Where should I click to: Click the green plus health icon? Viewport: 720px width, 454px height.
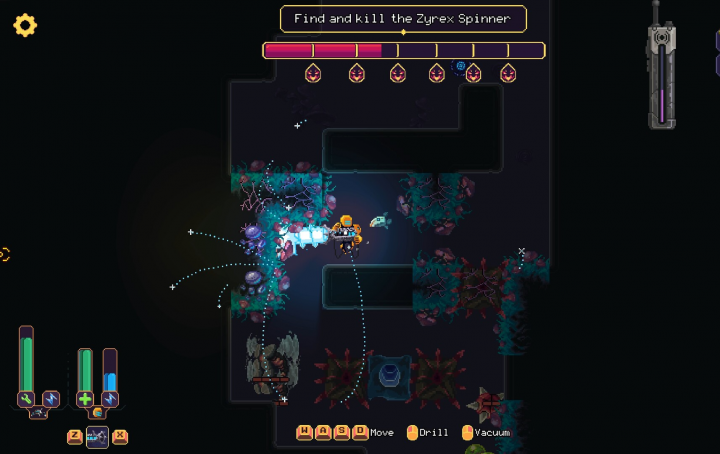[85, 399]
